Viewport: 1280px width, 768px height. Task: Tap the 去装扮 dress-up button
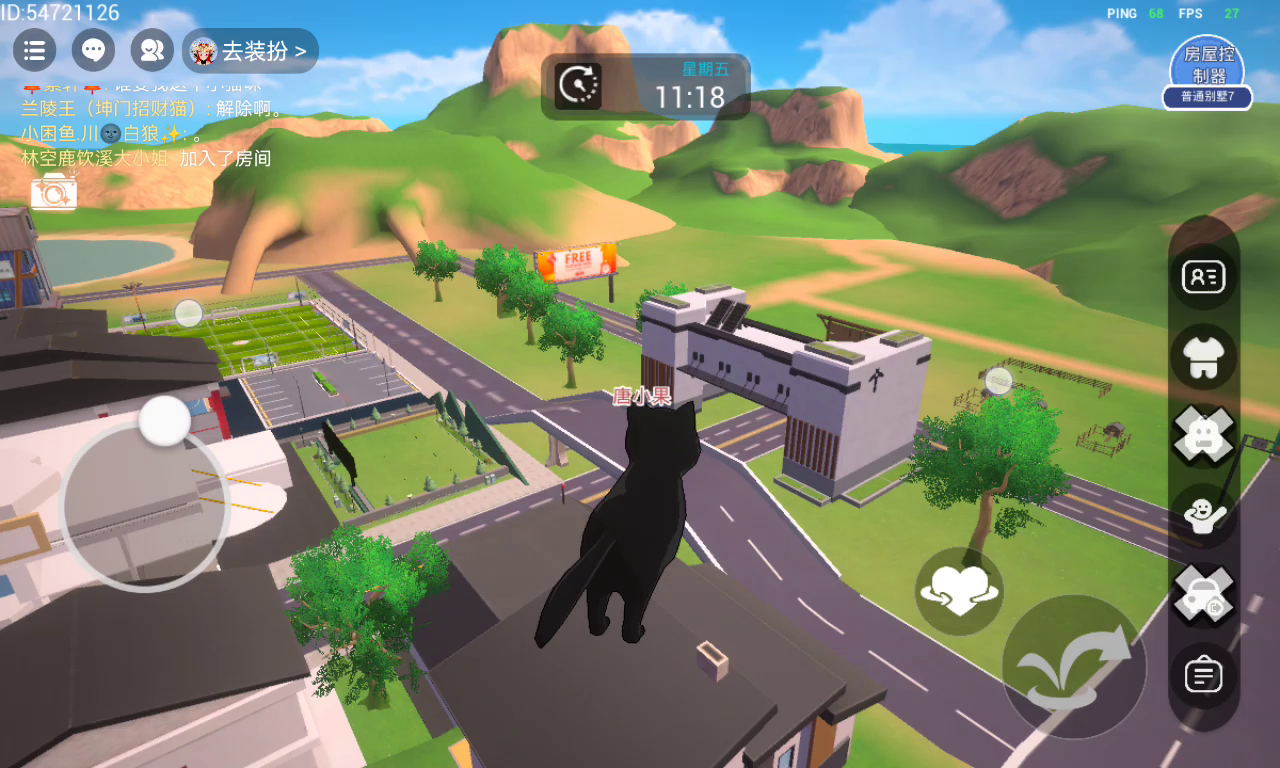[250, 51]
